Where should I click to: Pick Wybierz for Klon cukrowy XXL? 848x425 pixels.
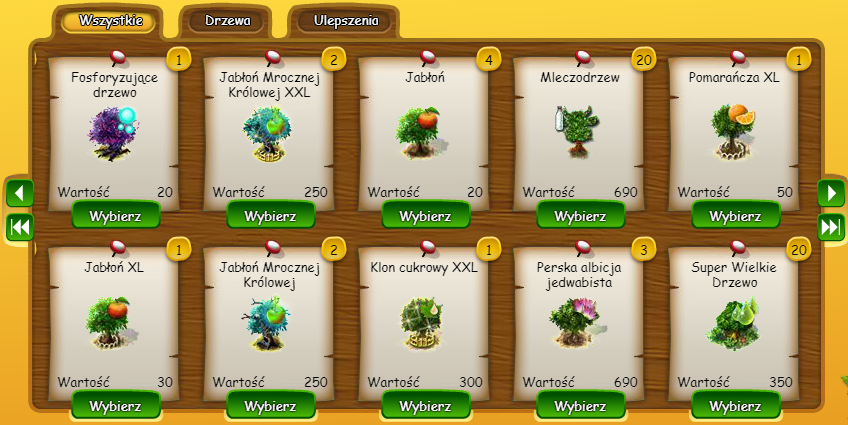426,405
